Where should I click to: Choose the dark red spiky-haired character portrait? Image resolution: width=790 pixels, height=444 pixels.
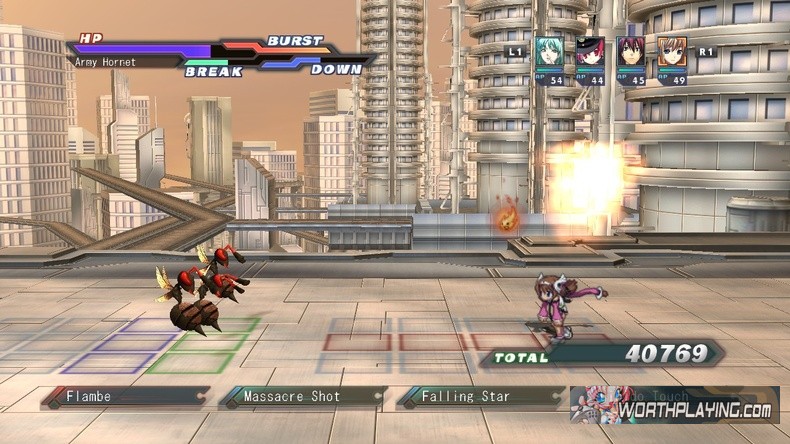click(631, 53)
